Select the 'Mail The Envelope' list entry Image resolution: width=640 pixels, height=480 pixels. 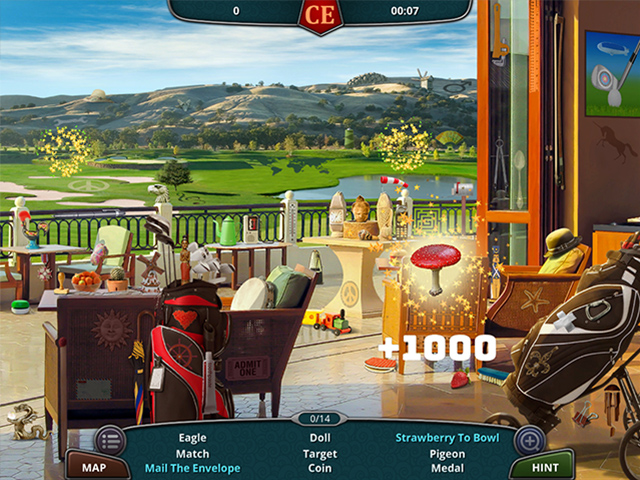193,468
